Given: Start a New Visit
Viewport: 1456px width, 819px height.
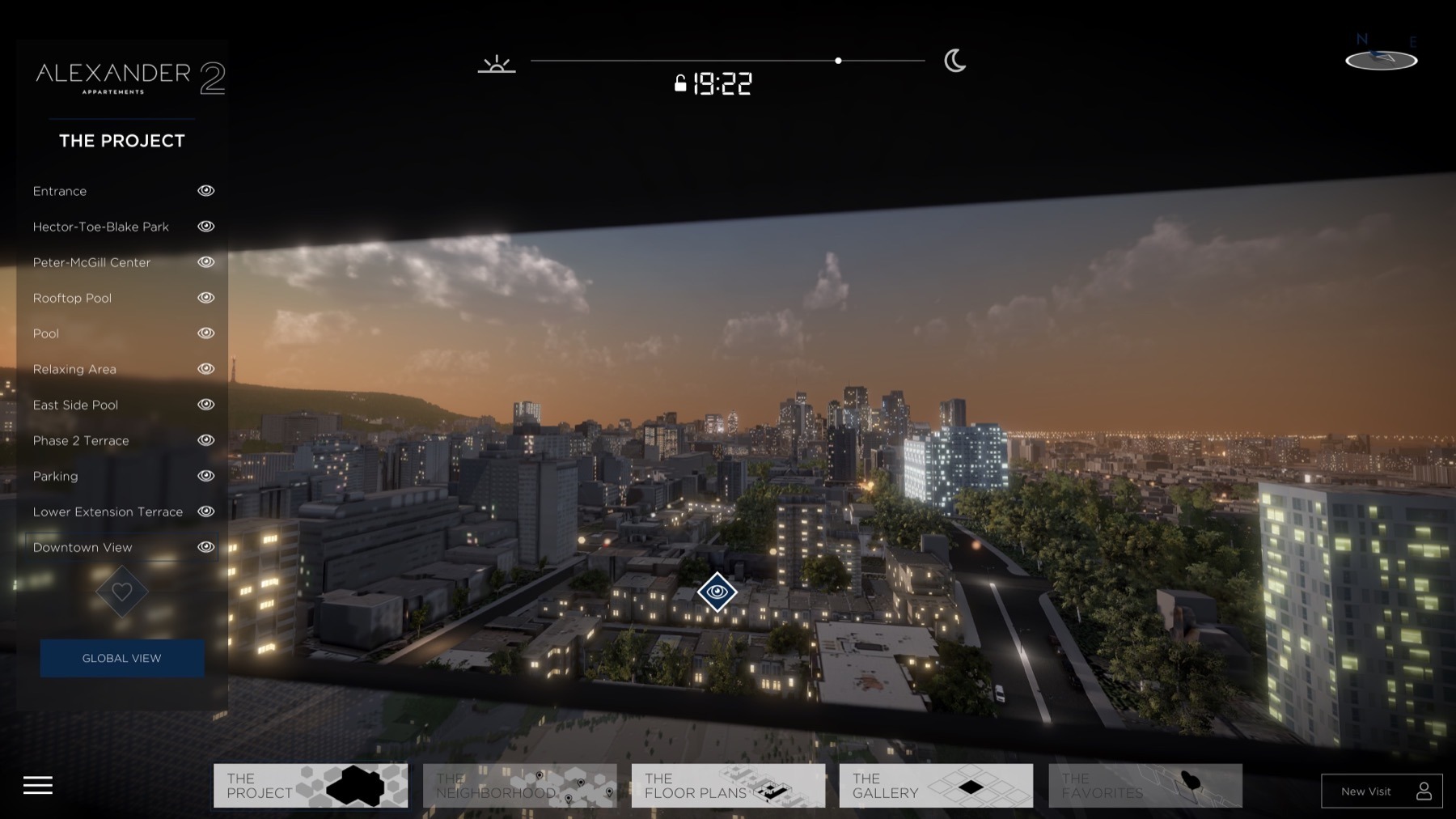Looking at the screenshot, I should coord(1382,791).
